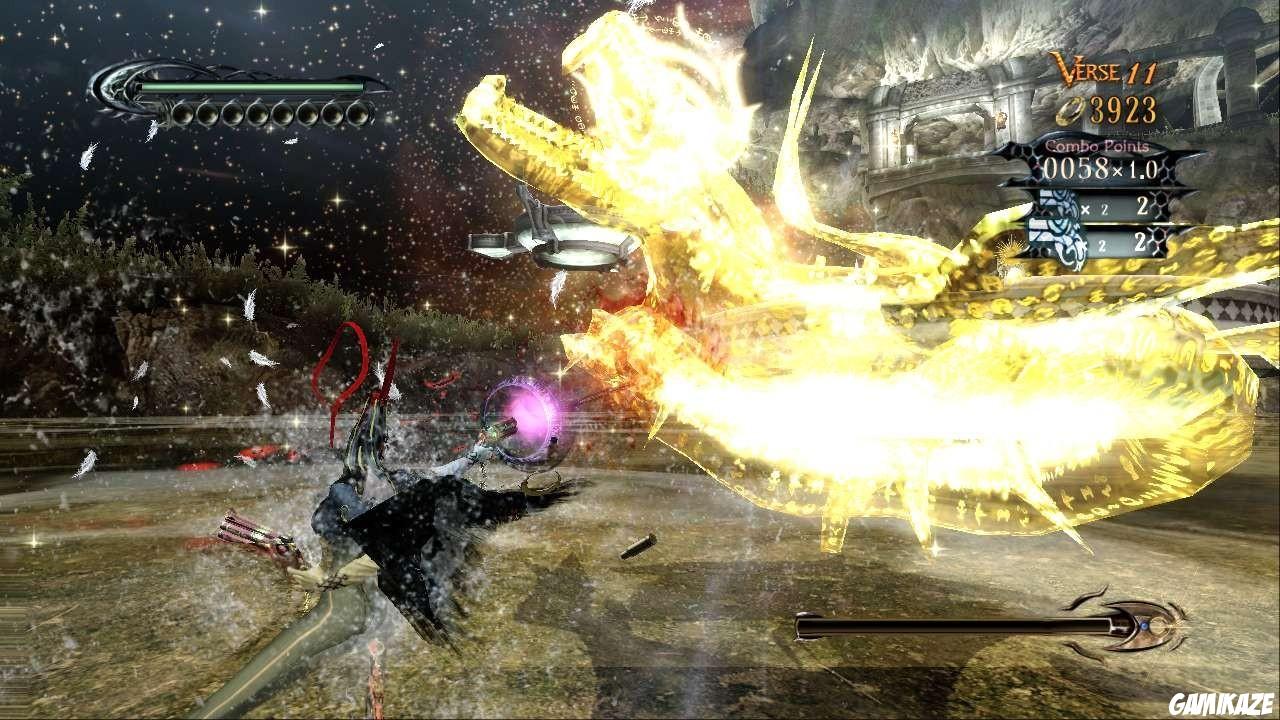
Task: Click the boss health bar at the bottom
Action: click(x=950, y=625)
